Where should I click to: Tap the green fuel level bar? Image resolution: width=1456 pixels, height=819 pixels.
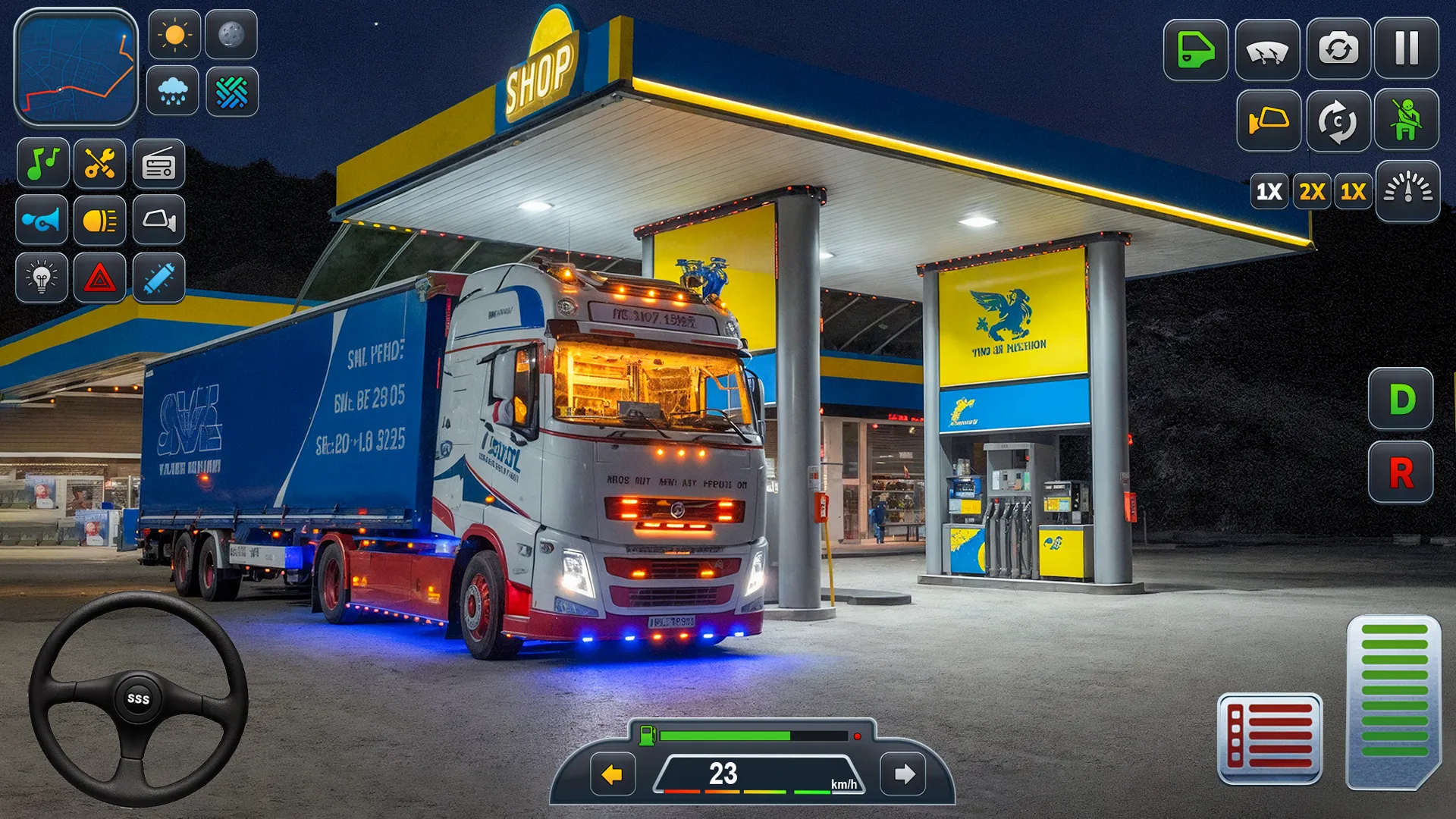724,734
